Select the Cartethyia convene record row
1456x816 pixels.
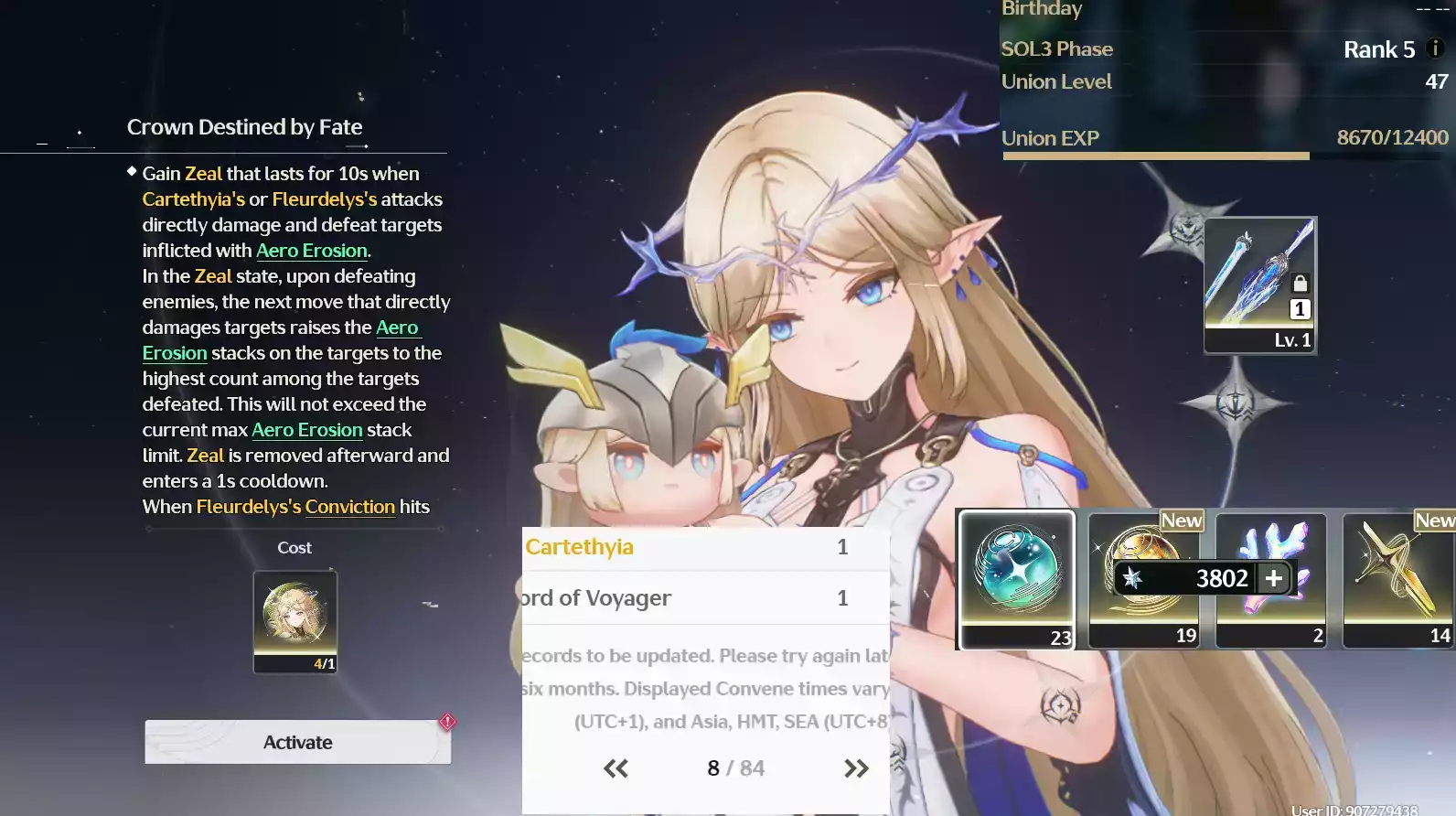[x=705, y=547]
